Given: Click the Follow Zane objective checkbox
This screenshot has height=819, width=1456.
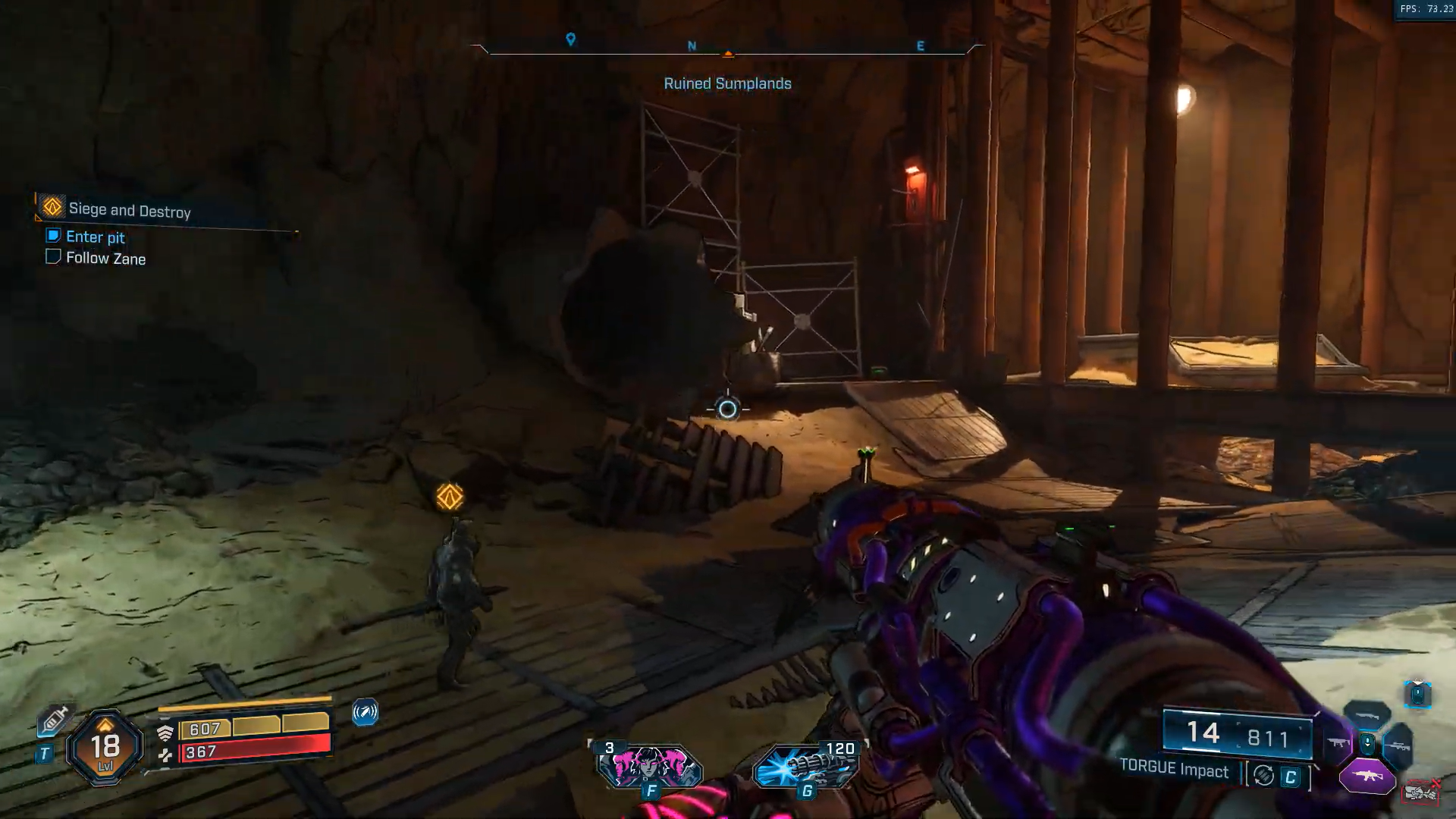Looking at the screenshot, I should click(x=53, y=257).
